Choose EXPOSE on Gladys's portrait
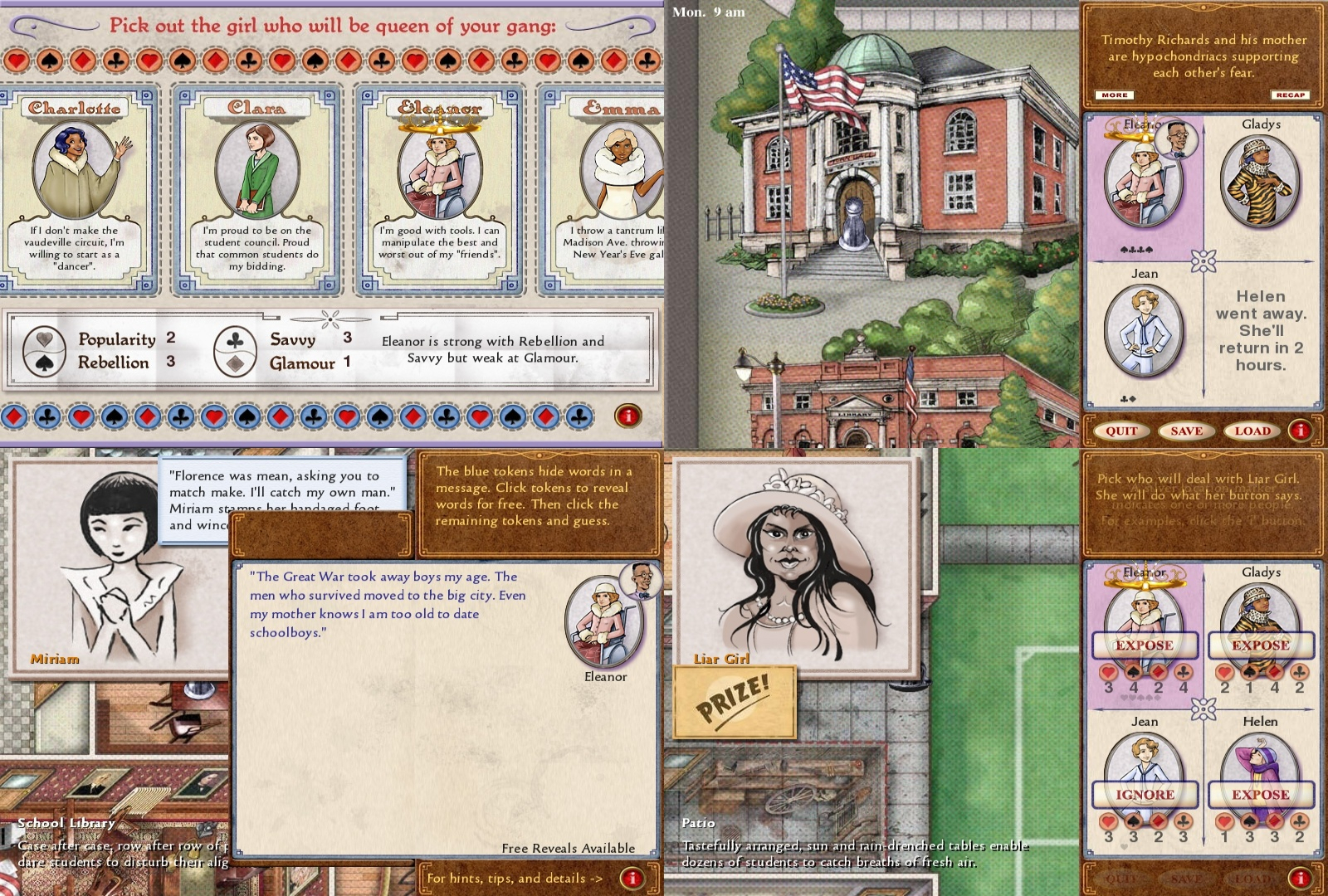The height and width of the screenshot is (896, 1328). 1261,645
